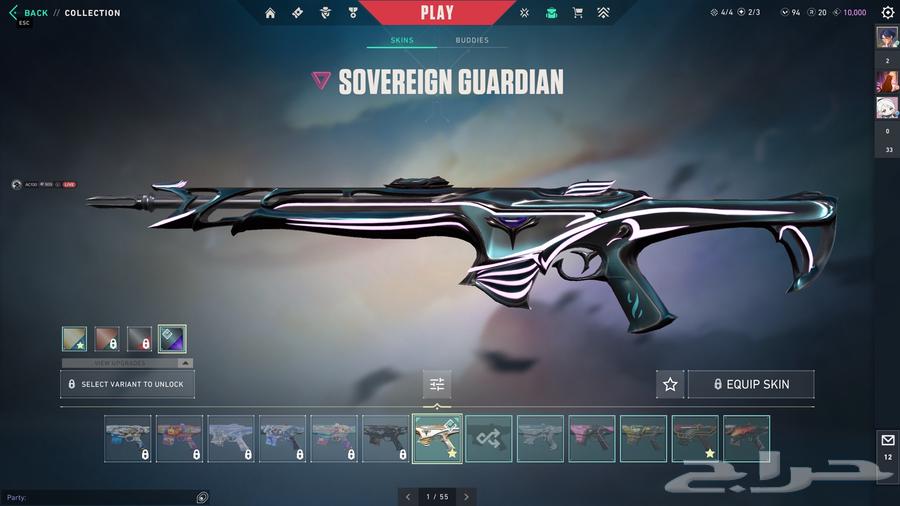This screenshot has height=506, width=900.
Task: Choose the random skin shuffle tile
Action: pyautogui.click(x=489, y=439)
